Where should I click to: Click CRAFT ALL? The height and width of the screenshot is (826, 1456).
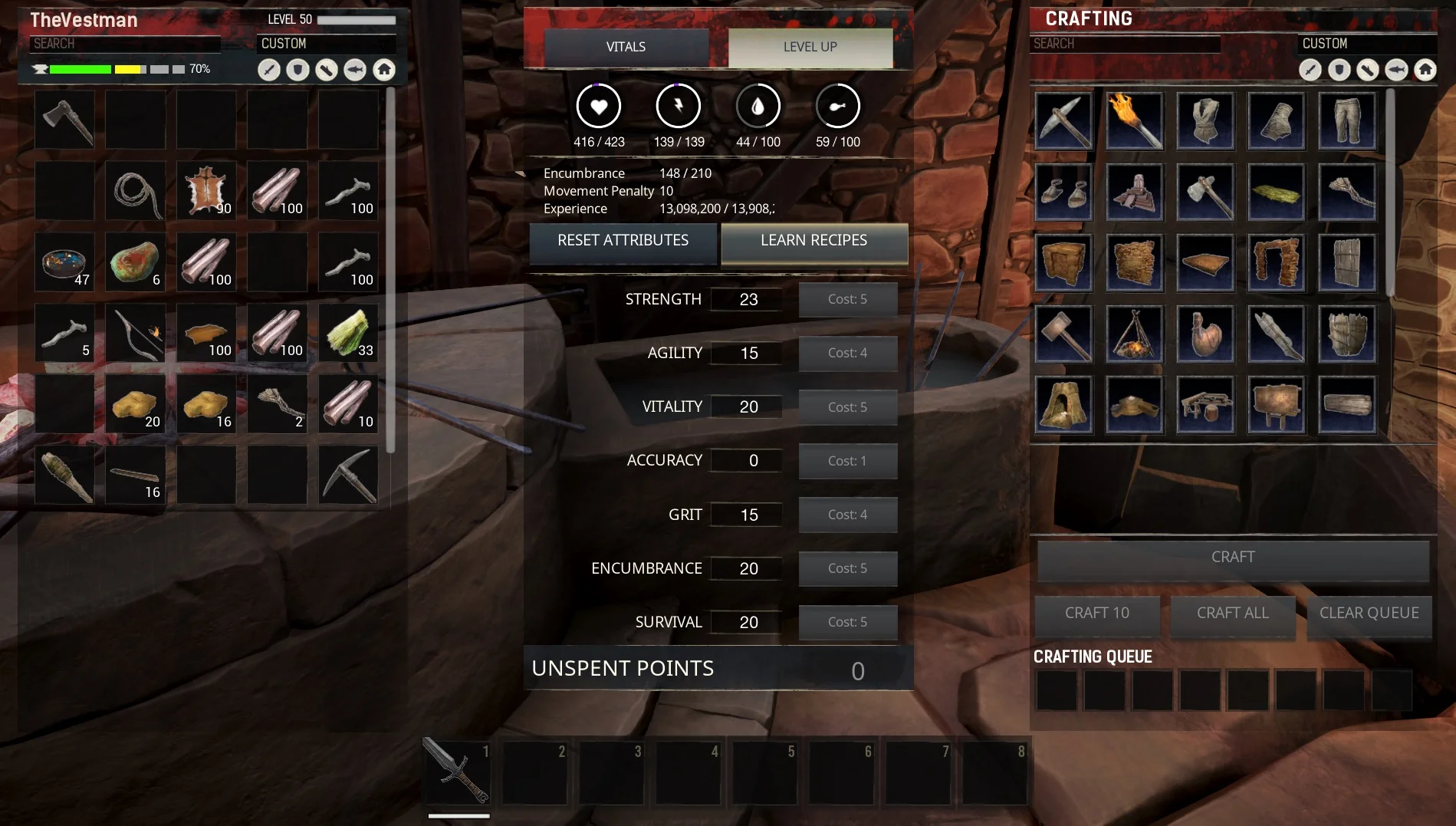pos(1231,613)
